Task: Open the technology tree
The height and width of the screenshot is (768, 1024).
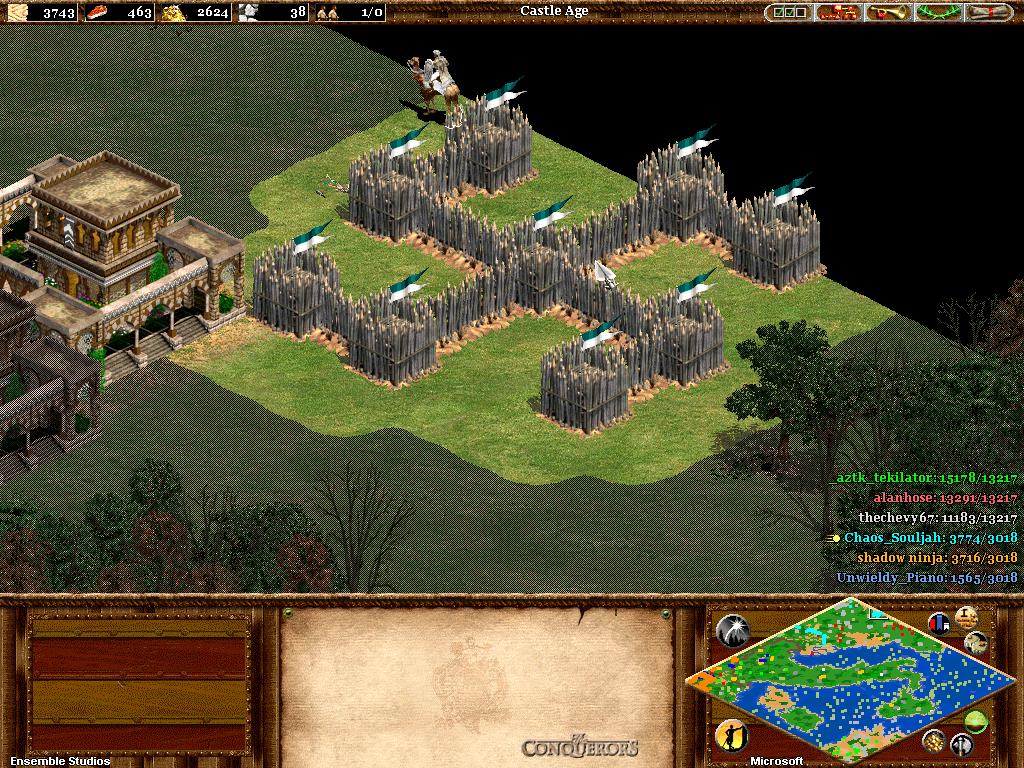Action: 839,12
